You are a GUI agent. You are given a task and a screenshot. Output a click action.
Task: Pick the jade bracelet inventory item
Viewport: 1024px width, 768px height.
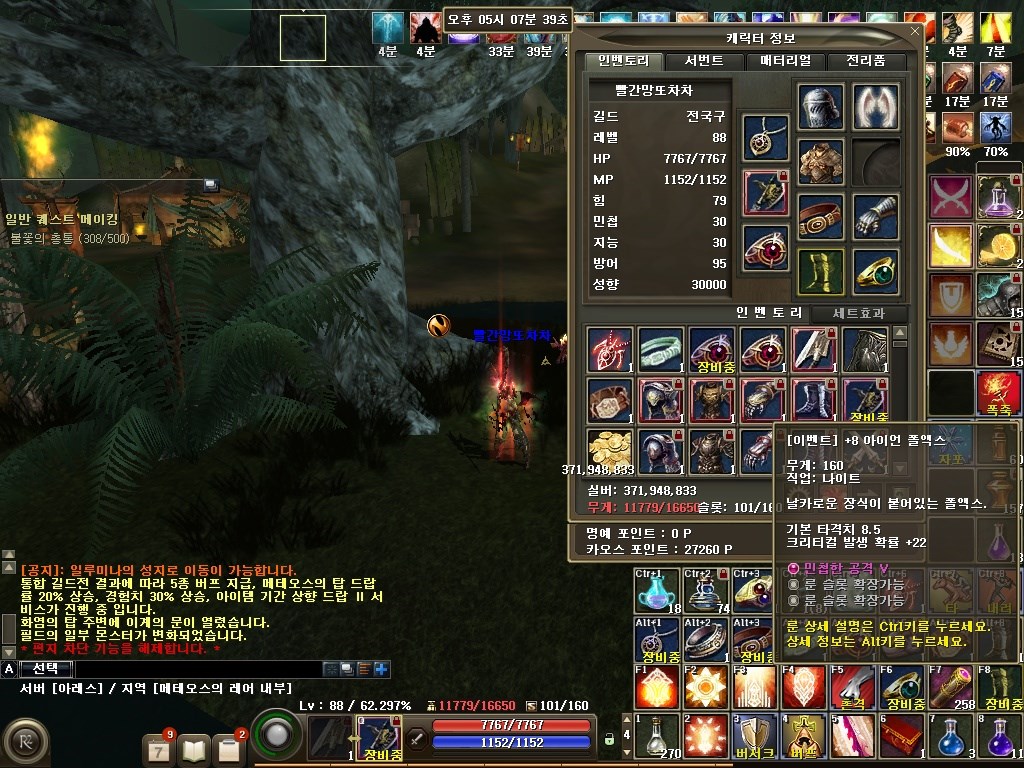tap(661, 349)
